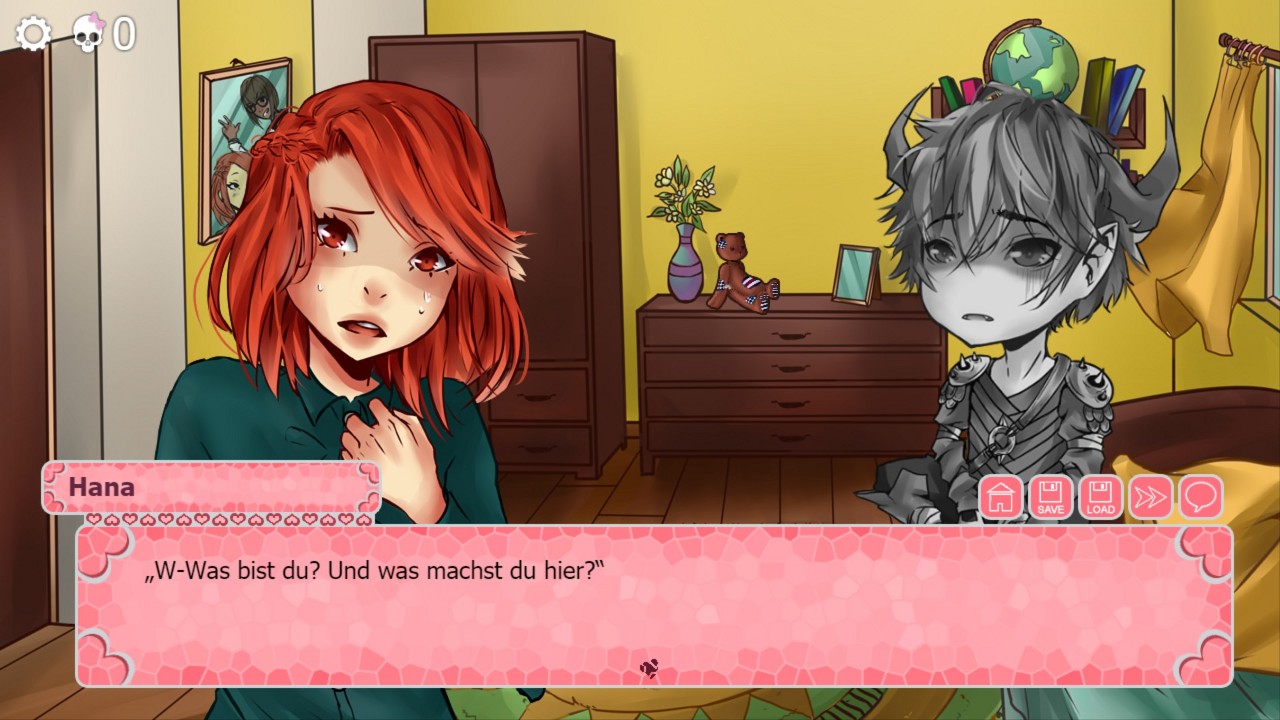Open the settings gear icon
This screenshot has width=1280, height=720.
coord(33,34)
